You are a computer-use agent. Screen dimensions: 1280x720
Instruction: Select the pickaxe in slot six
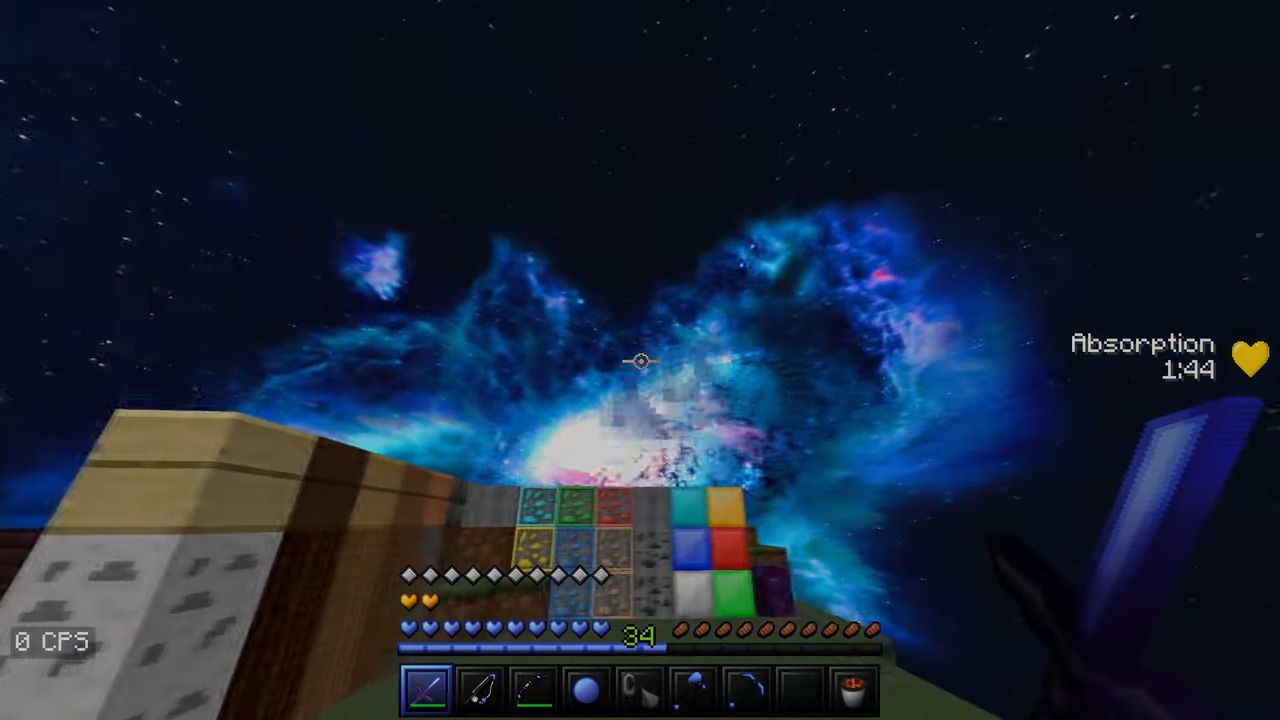[692, 688]
